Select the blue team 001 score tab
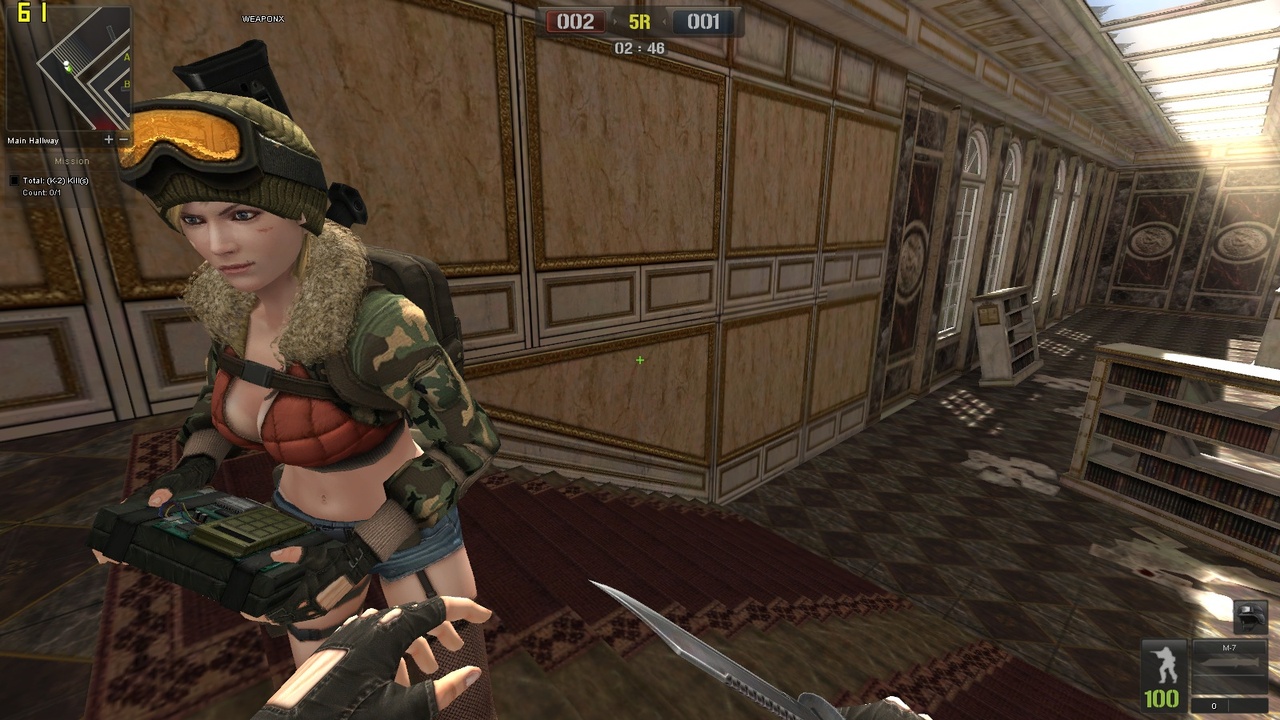This screenshot has width=1280, height=720. [x=702, y=20]
